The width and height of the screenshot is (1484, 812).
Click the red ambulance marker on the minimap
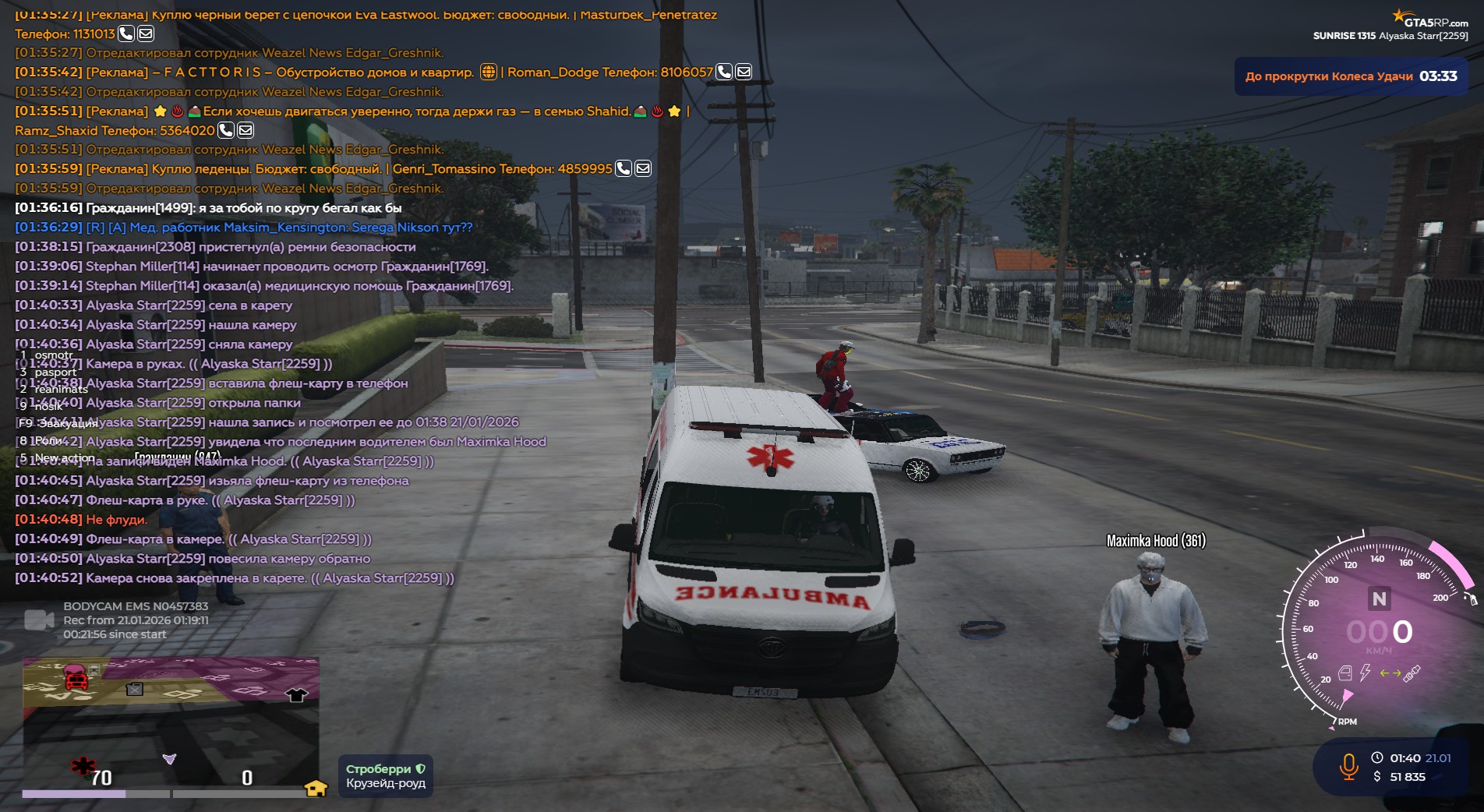click(76, 678)
